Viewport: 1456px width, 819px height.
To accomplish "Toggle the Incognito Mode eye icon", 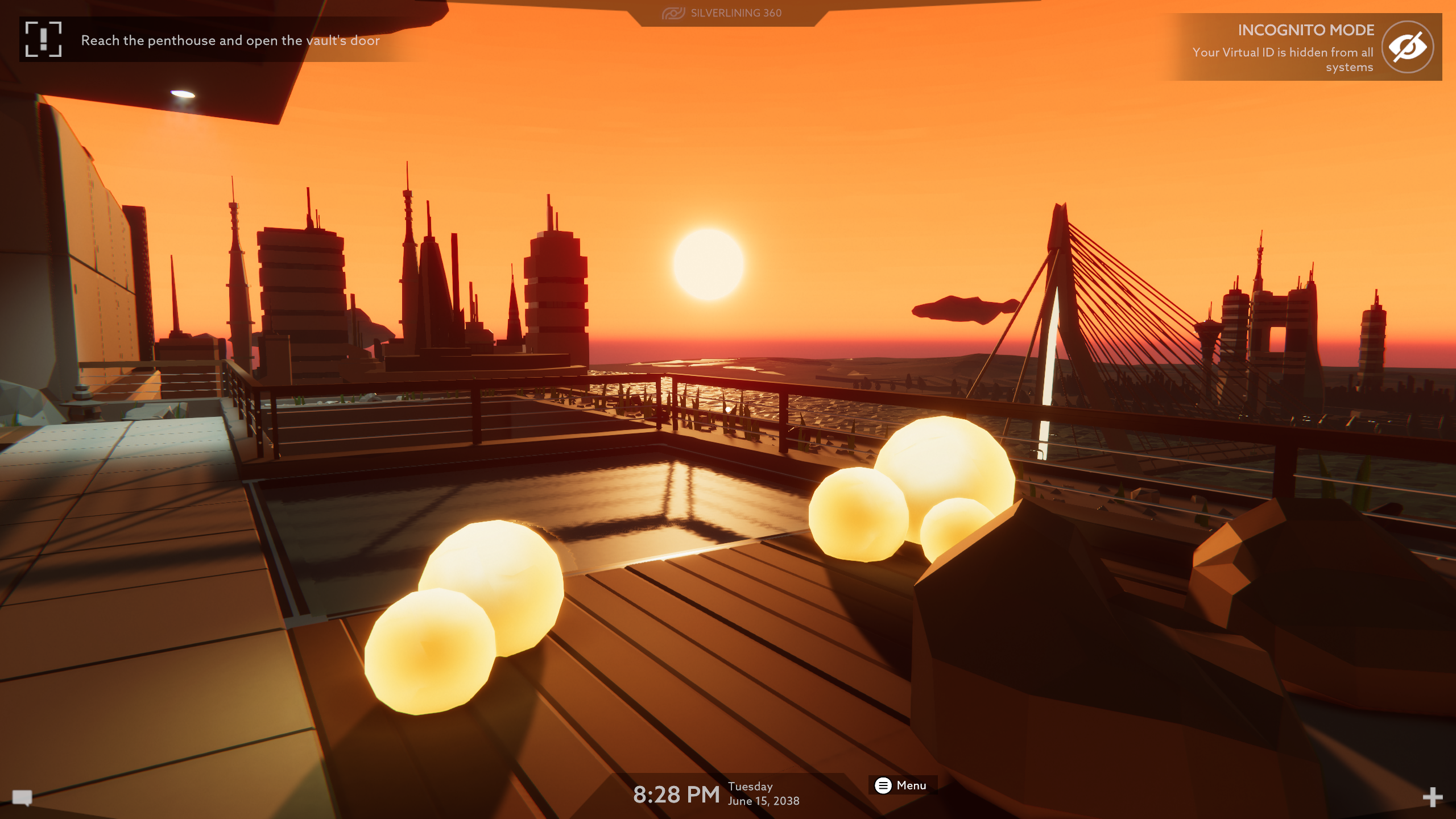I will [1407, 47].
